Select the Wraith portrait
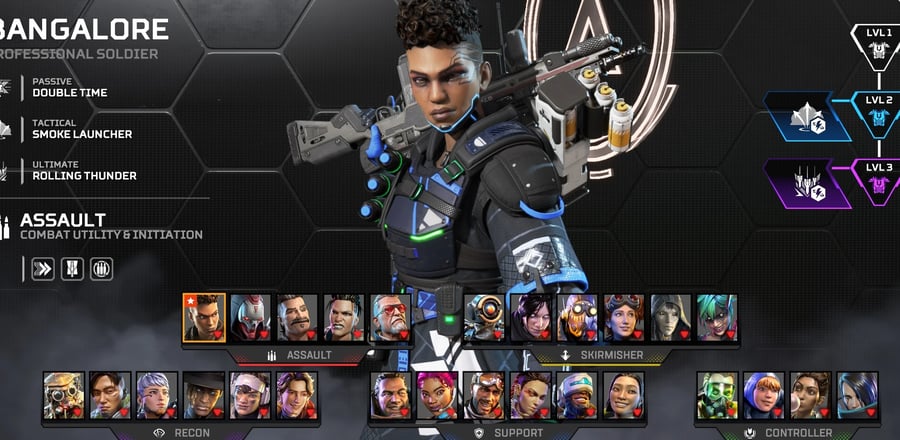The image size is (900, 440). click(531, 317)
